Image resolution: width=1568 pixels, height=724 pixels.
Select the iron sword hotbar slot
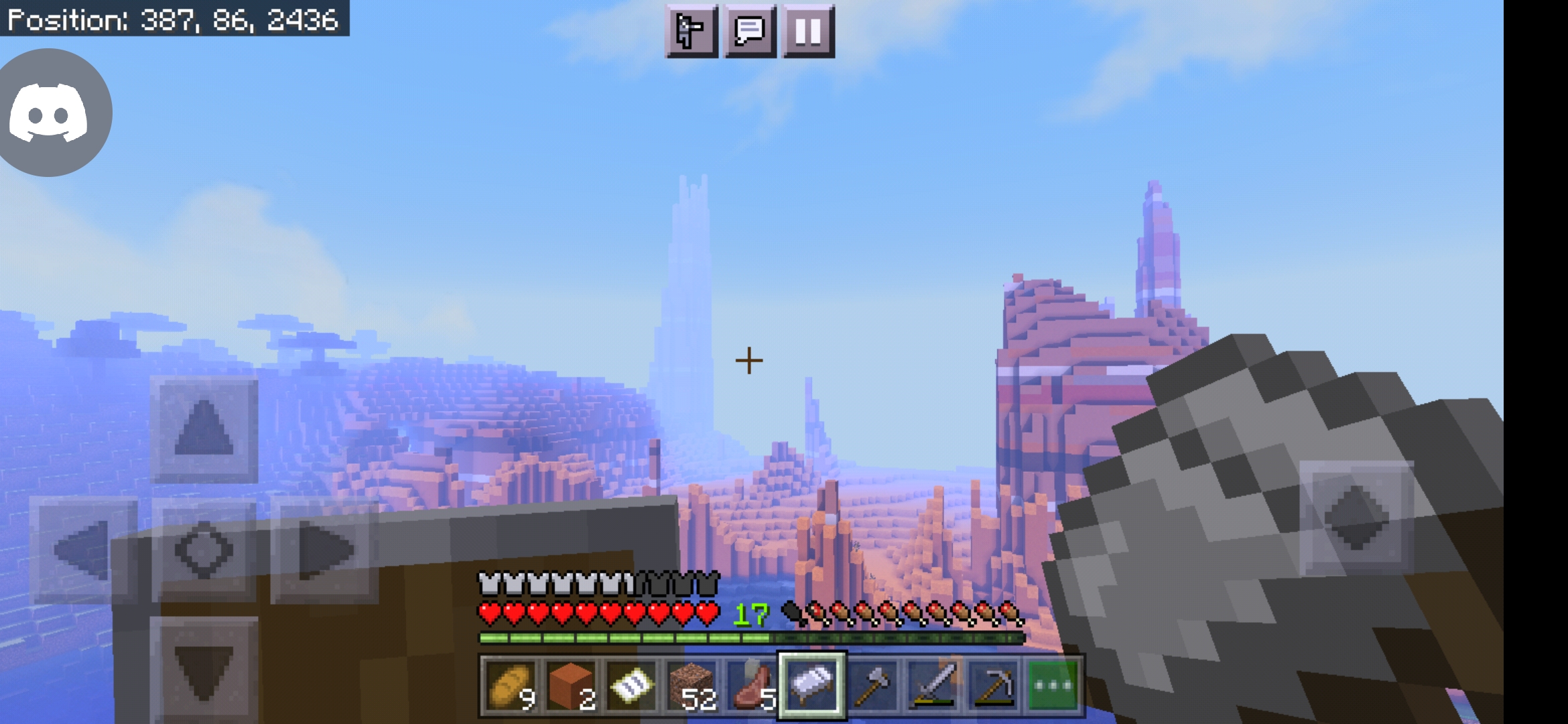pyautogui.click(x=933, y=686)
